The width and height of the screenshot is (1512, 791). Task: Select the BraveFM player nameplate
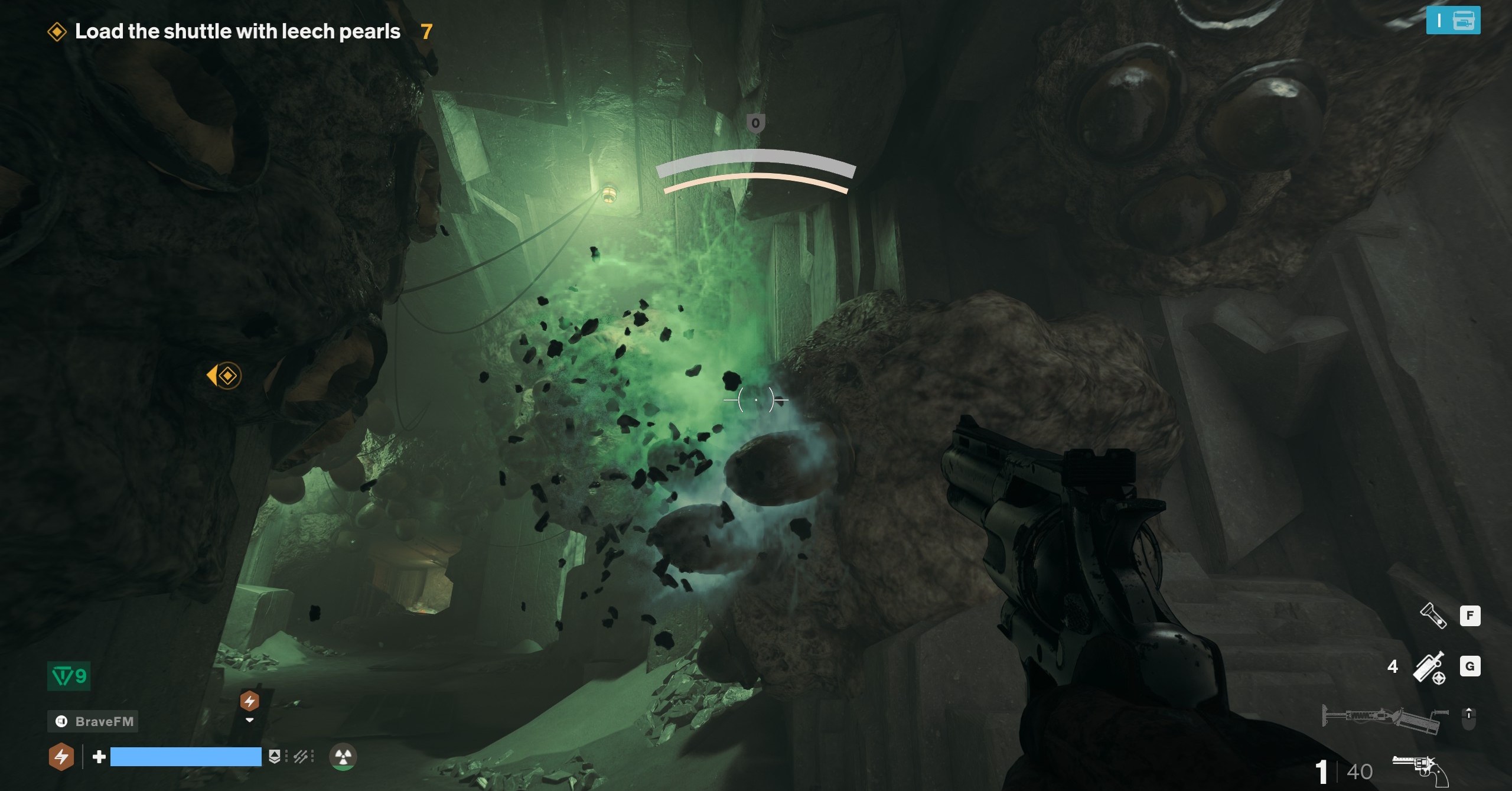[x=93, y=721]
